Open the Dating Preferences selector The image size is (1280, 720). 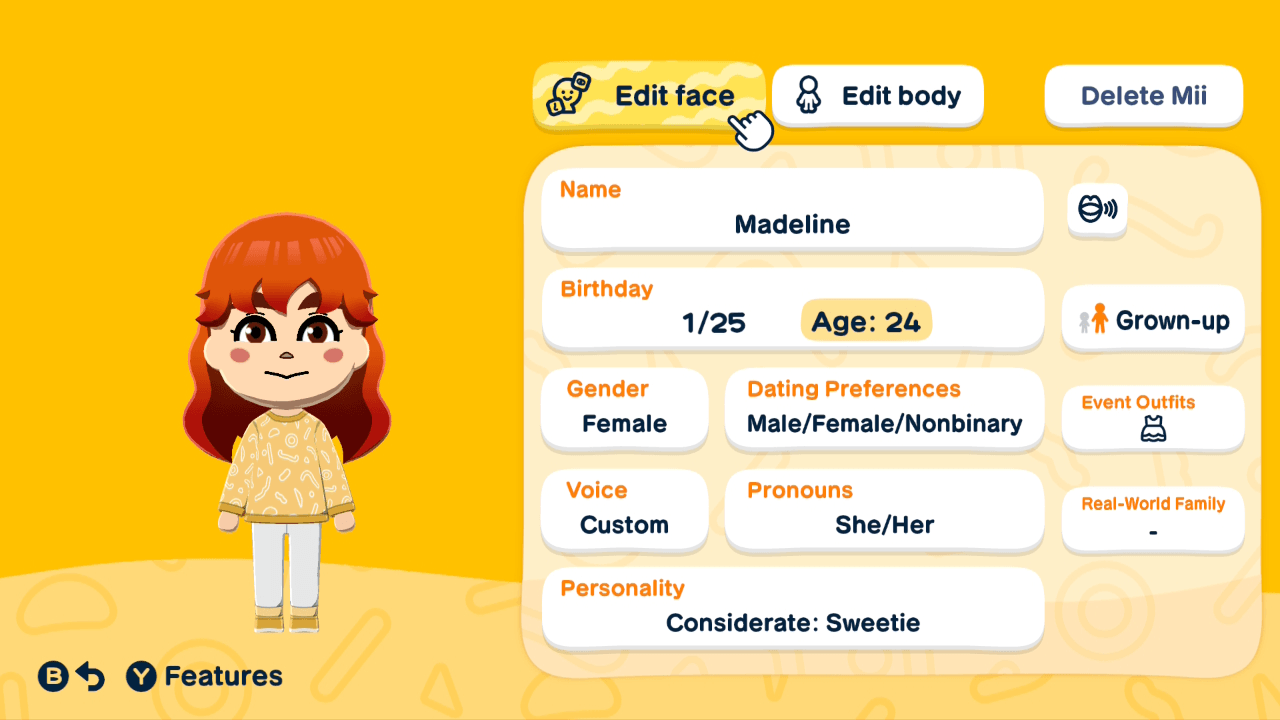[884, 410]
